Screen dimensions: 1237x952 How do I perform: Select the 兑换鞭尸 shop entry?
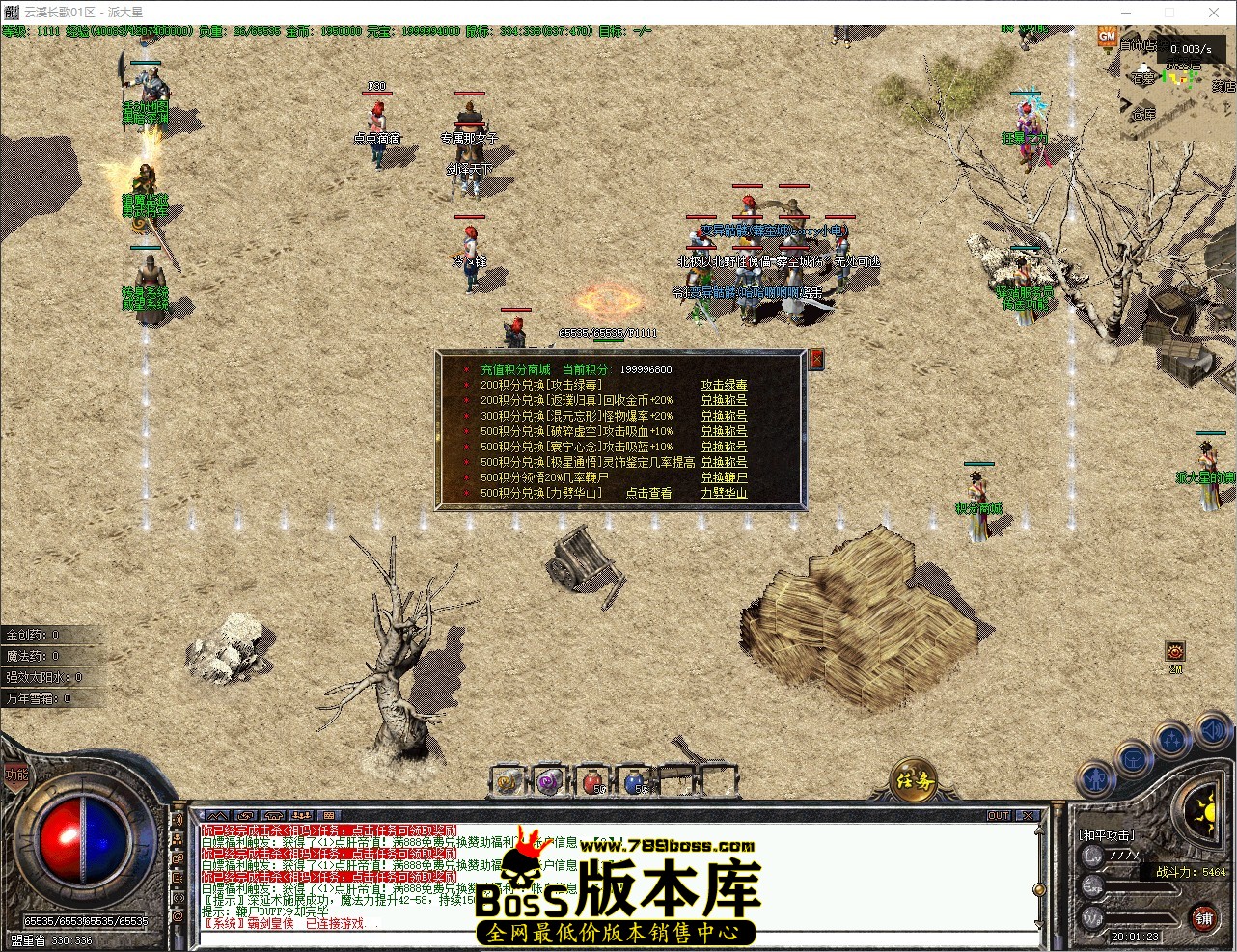pos(724,476)
